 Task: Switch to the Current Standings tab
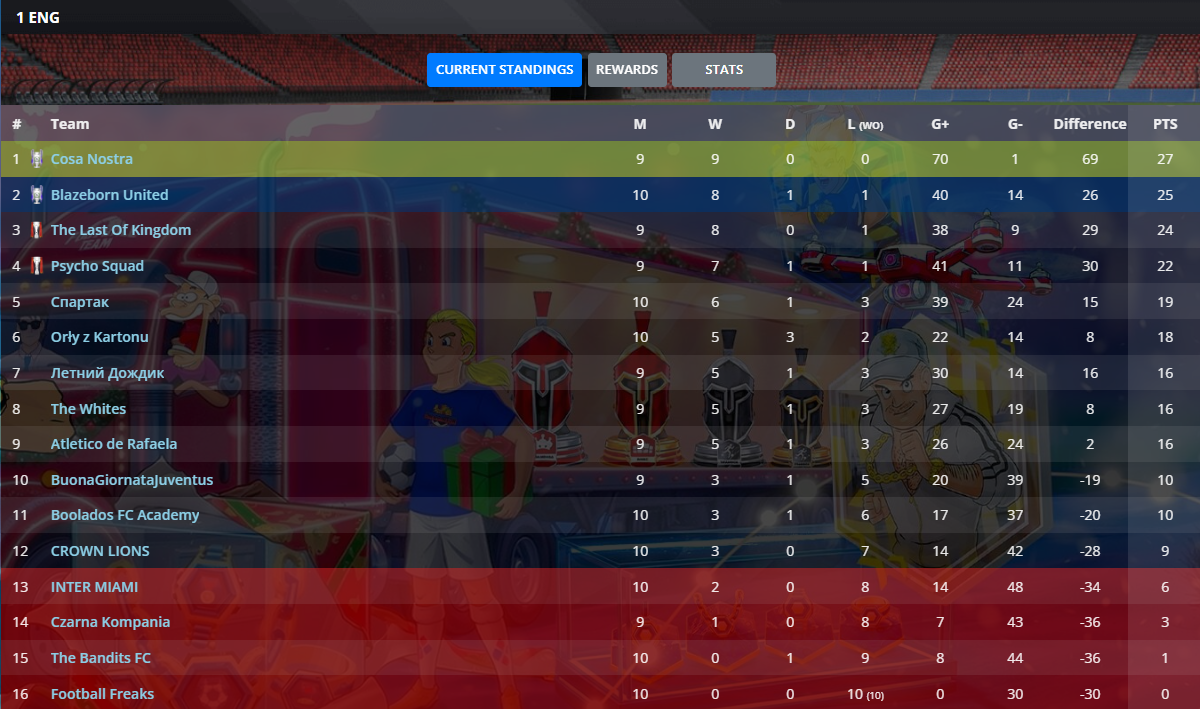[x=504, y=70]
